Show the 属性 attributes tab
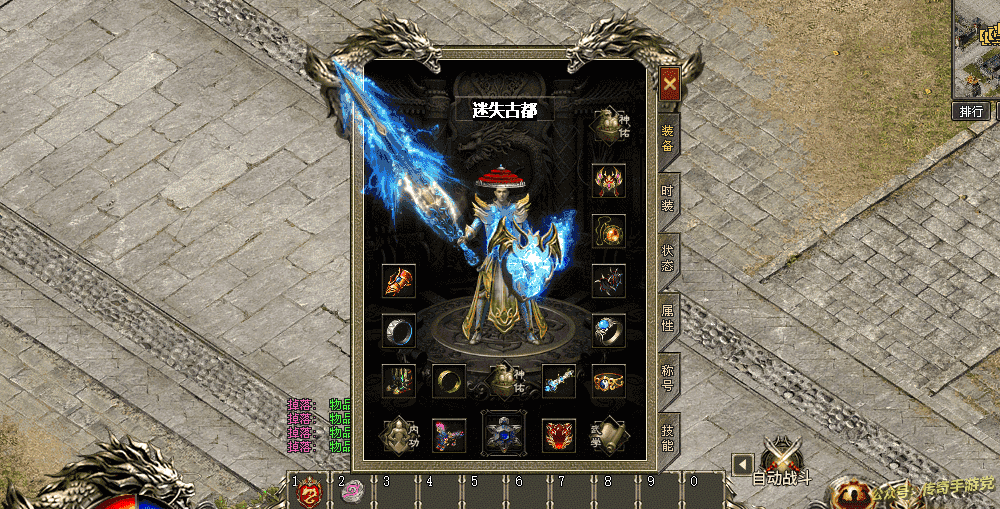The image size is (1000, 509). point(668,320)
